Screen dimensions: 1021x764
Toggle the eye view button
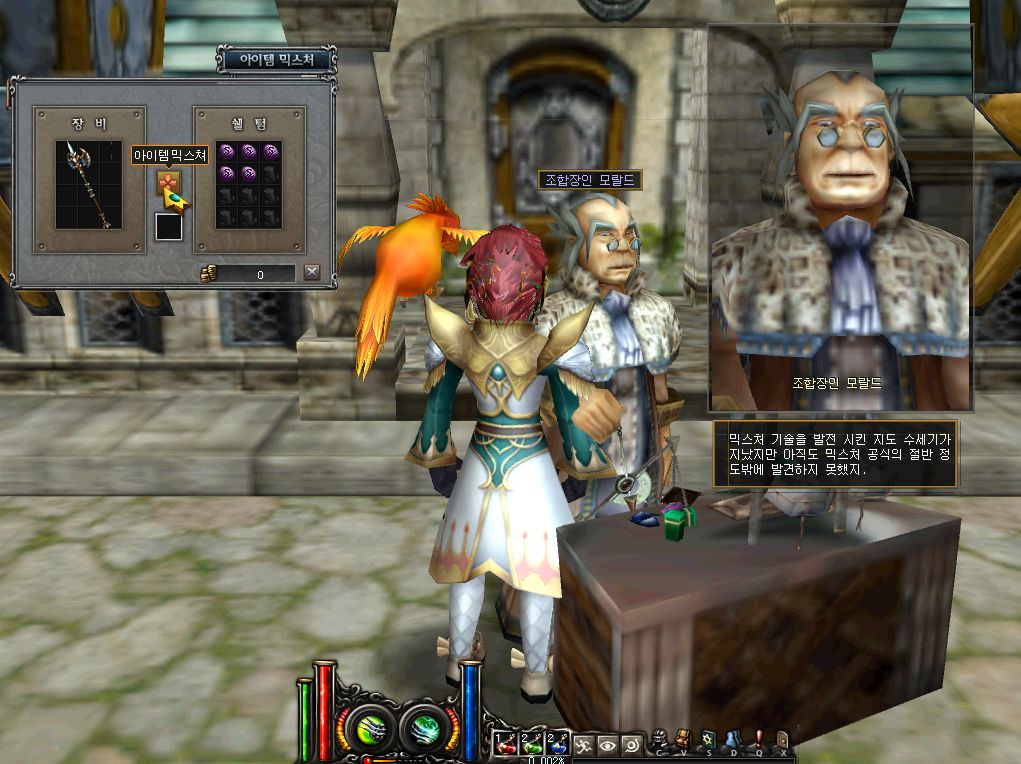[607, 744]
